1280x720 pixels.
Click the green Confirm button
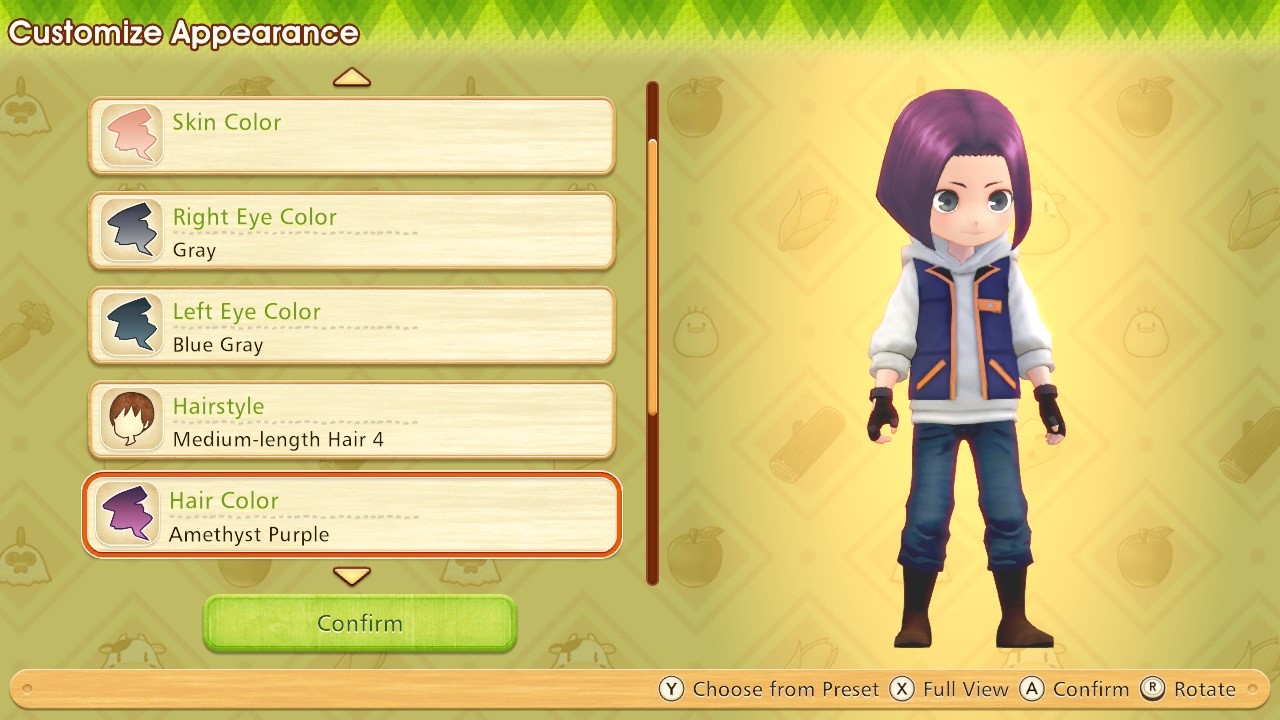click(x=360, y=623)
